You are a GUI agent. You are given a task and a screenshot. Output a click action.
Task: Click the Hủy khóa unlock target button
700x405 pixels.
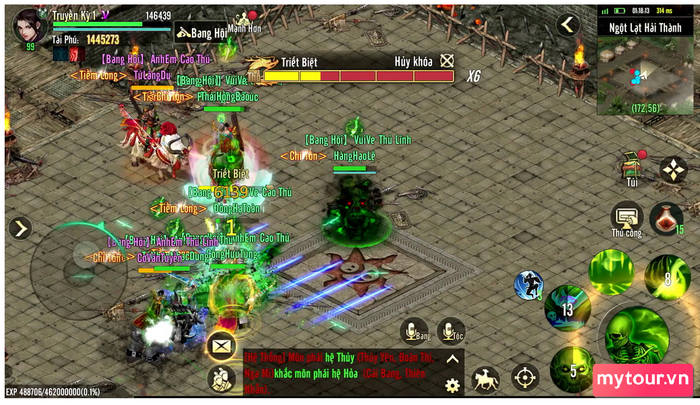coord(447,61)
